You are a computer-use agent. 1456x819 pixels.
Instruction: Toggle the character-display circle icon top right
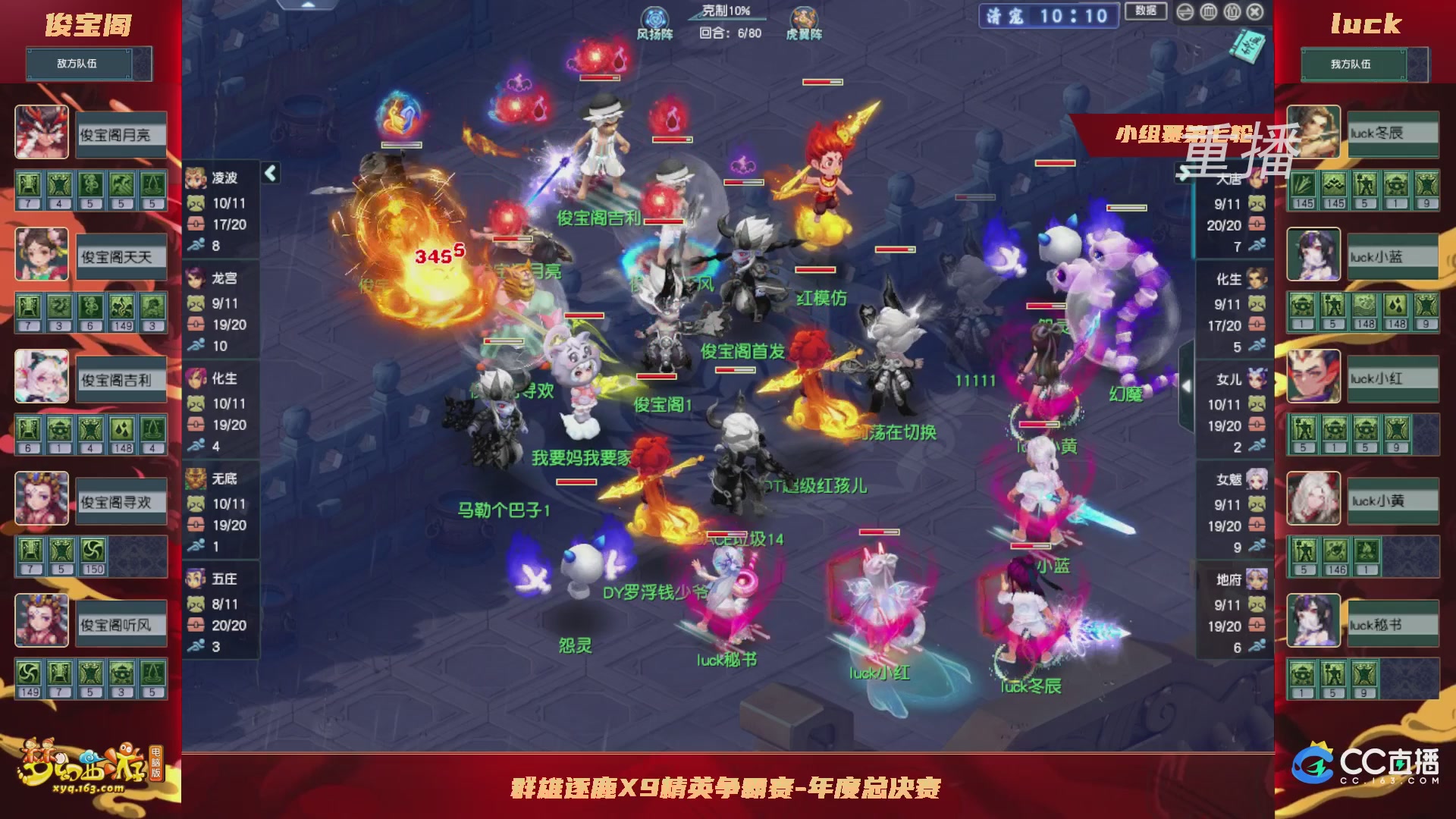pos(1233,13)
